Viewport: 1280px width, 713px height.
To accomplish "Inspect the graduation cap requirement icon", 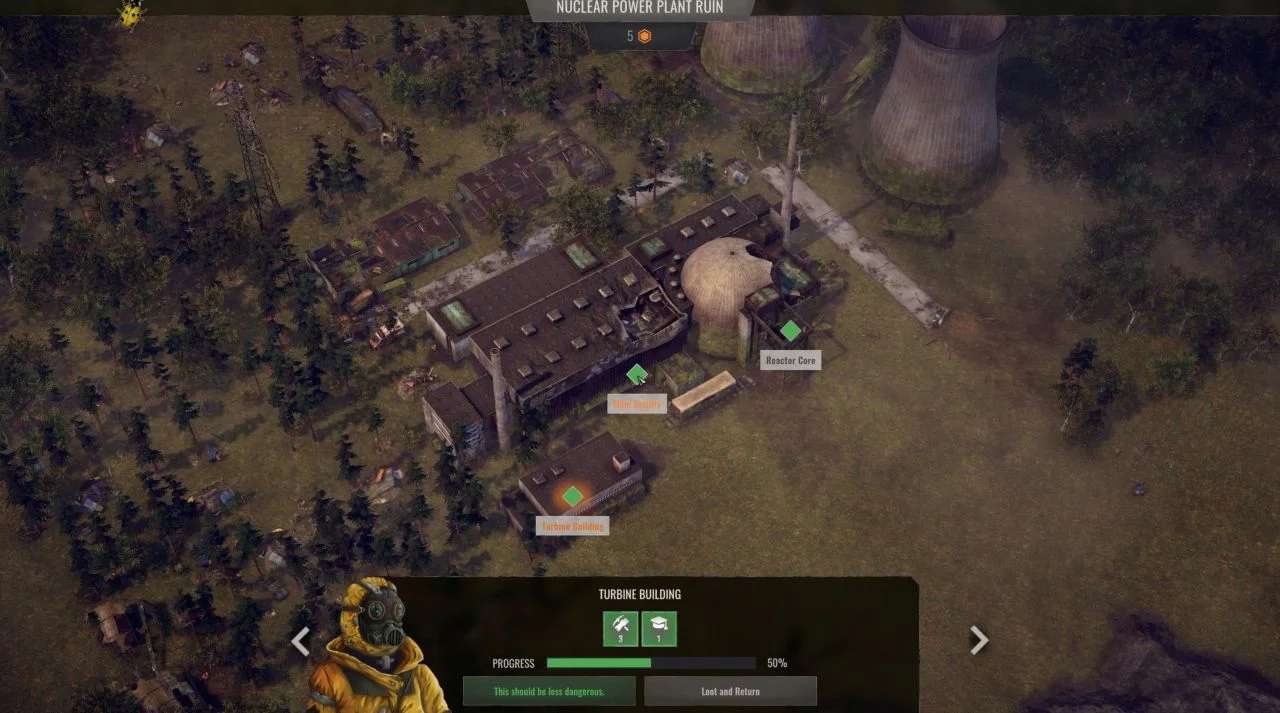I will click(x=659, y=628).
